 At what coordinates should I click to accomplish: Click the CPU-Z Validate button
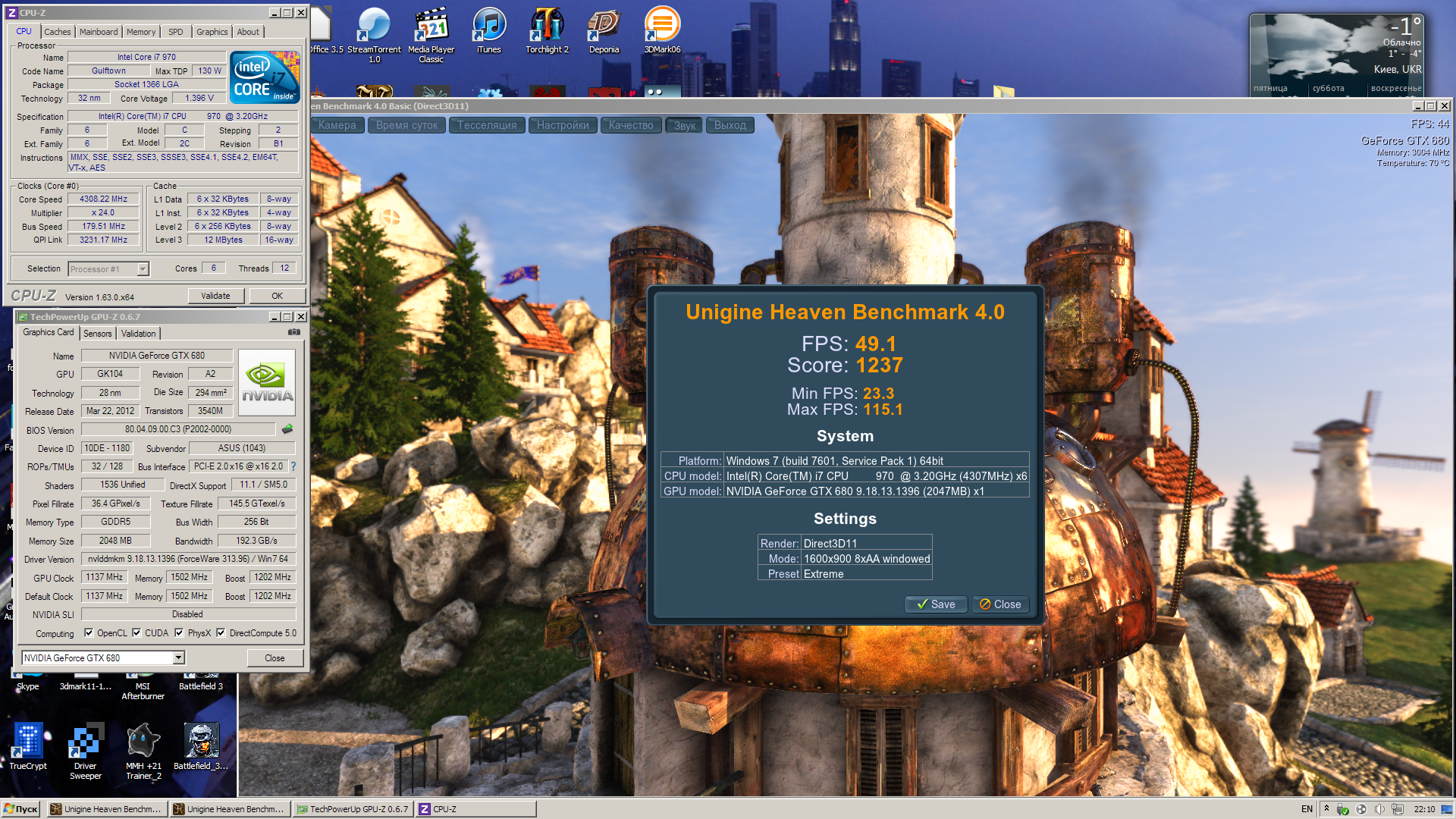coord(215,296)
